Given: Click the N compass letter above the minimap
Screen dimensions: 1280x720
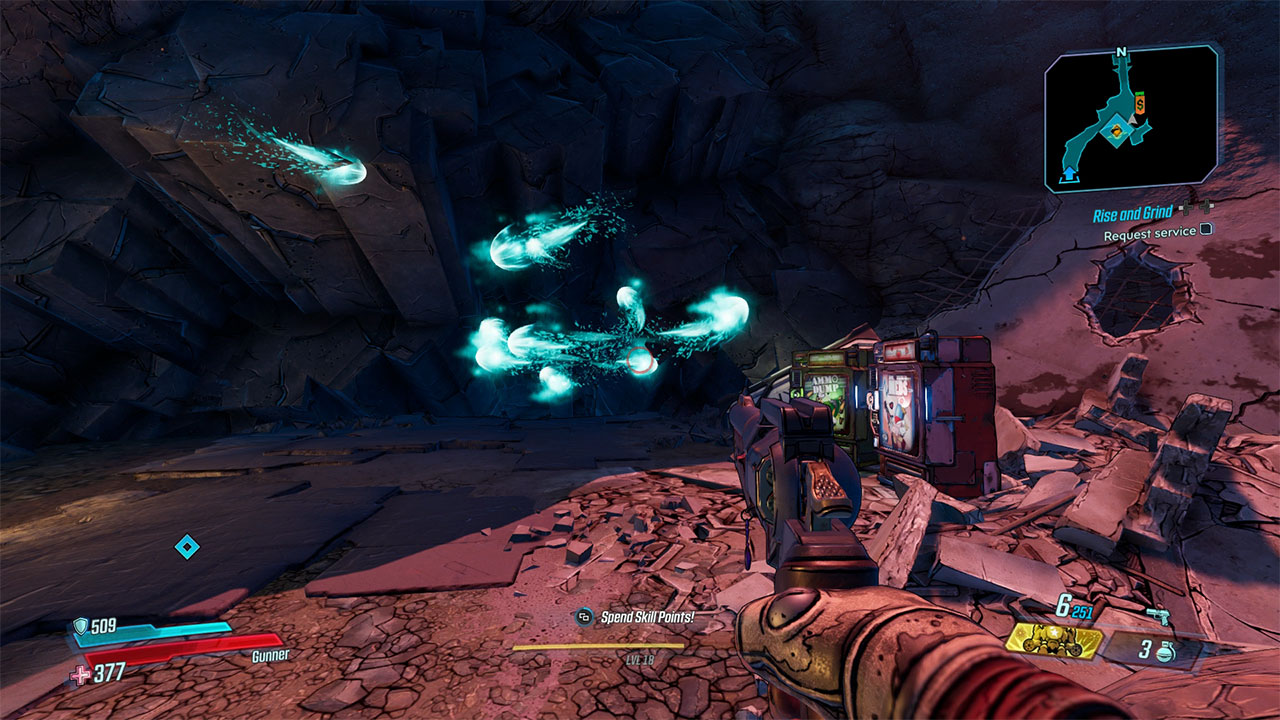Looking at the screenshot, I should (x=1120, y=52).
